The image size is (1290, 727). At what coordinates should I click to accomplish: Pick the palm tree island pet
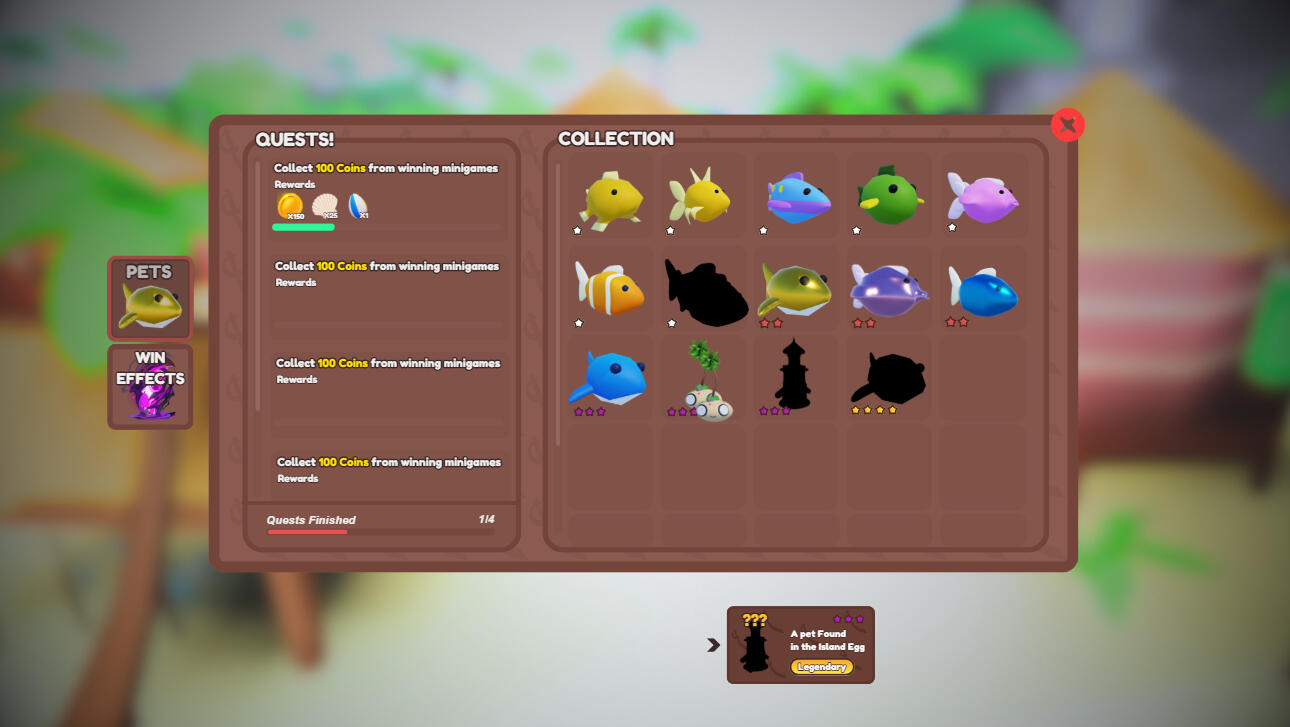[704, 382]
